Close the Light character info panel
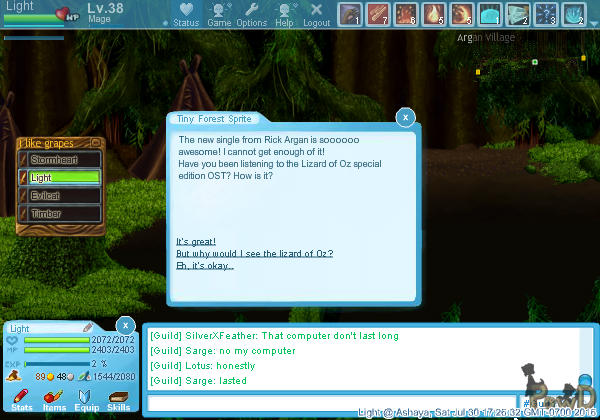 click(x=124, y=326)
